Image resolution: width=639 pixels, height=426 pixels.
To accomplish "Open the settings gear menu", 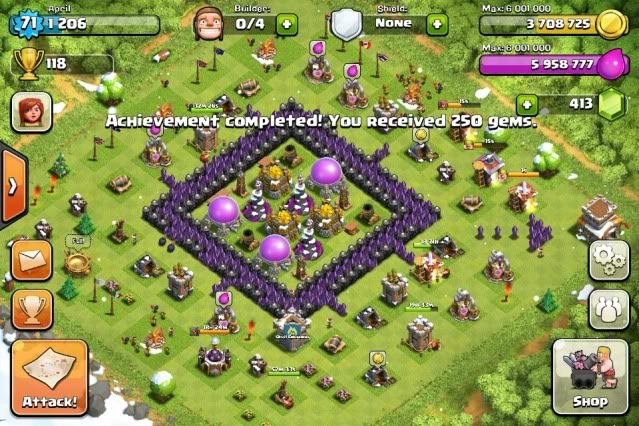I will [x=609, y=260].
